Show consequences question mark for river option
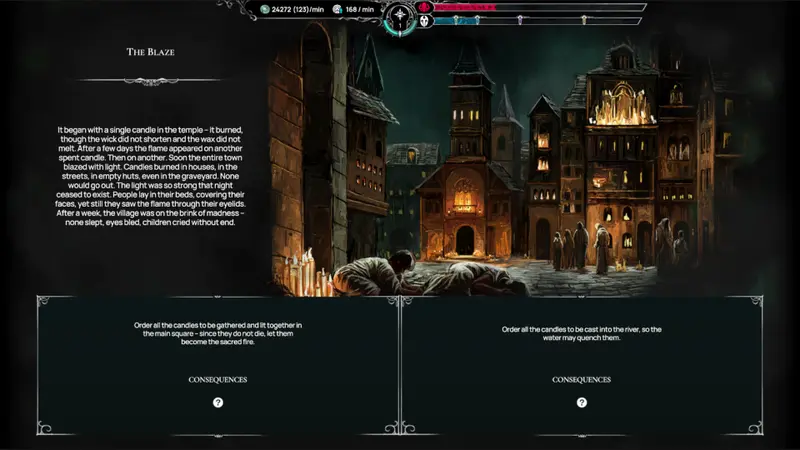This screenshot has height=450, width=800. (582, 402)
